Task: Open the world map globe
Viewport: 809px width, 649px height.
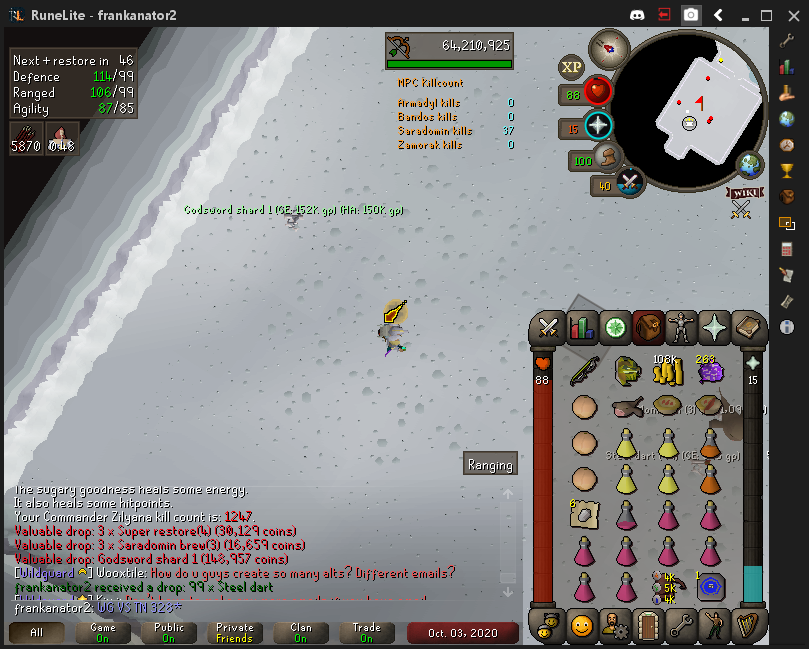Action: pos(750,165)
